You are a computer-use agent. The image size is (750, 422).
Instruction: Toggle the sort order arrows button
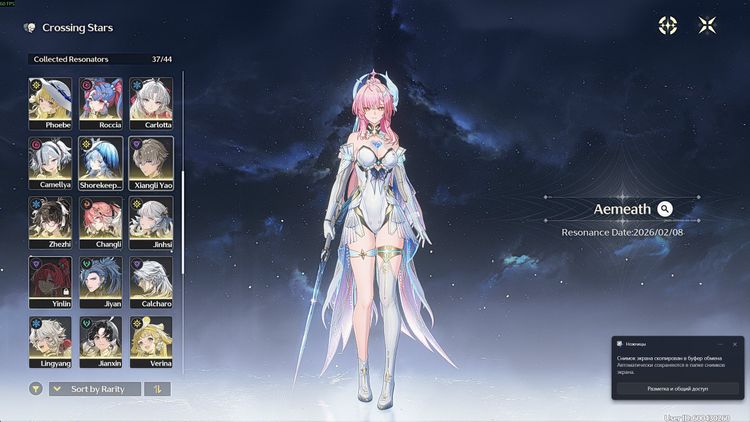click(157, 389)
